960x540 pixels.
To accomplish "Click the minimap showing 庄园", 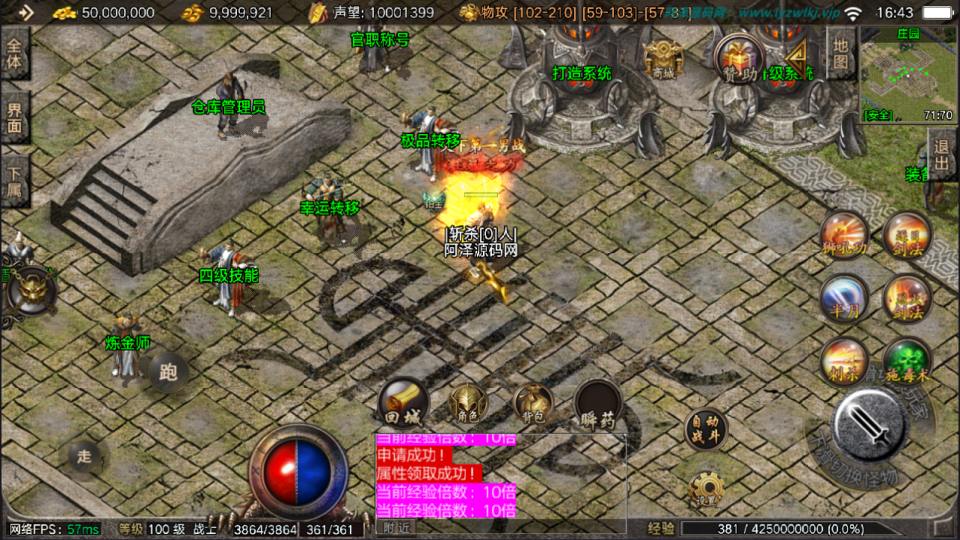I will [907, 74].
